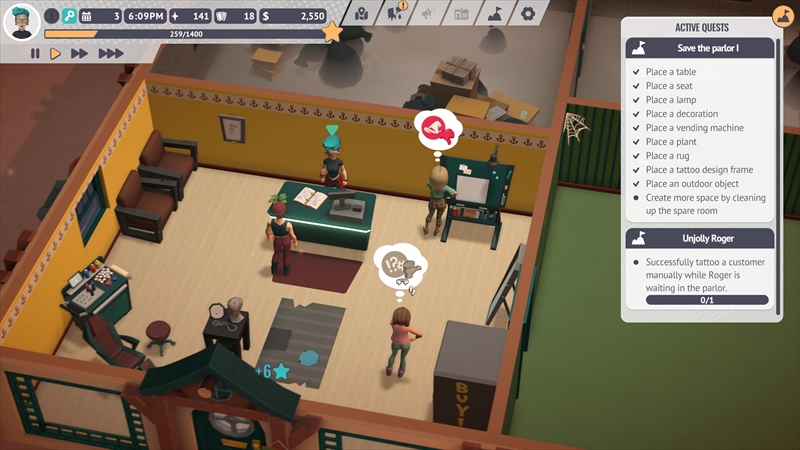Open the flag quests tab
800x450 pixels.
(x=494, y=13)
